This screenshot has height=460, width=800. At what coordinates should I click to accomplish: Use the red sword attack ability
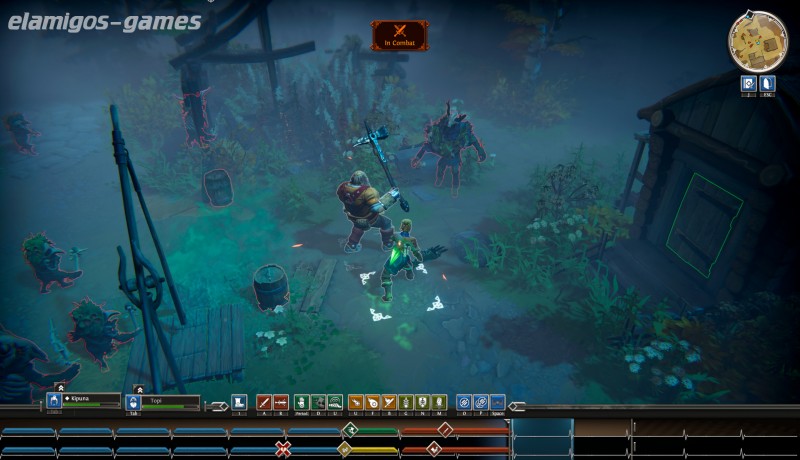click(x=264, y=401)
